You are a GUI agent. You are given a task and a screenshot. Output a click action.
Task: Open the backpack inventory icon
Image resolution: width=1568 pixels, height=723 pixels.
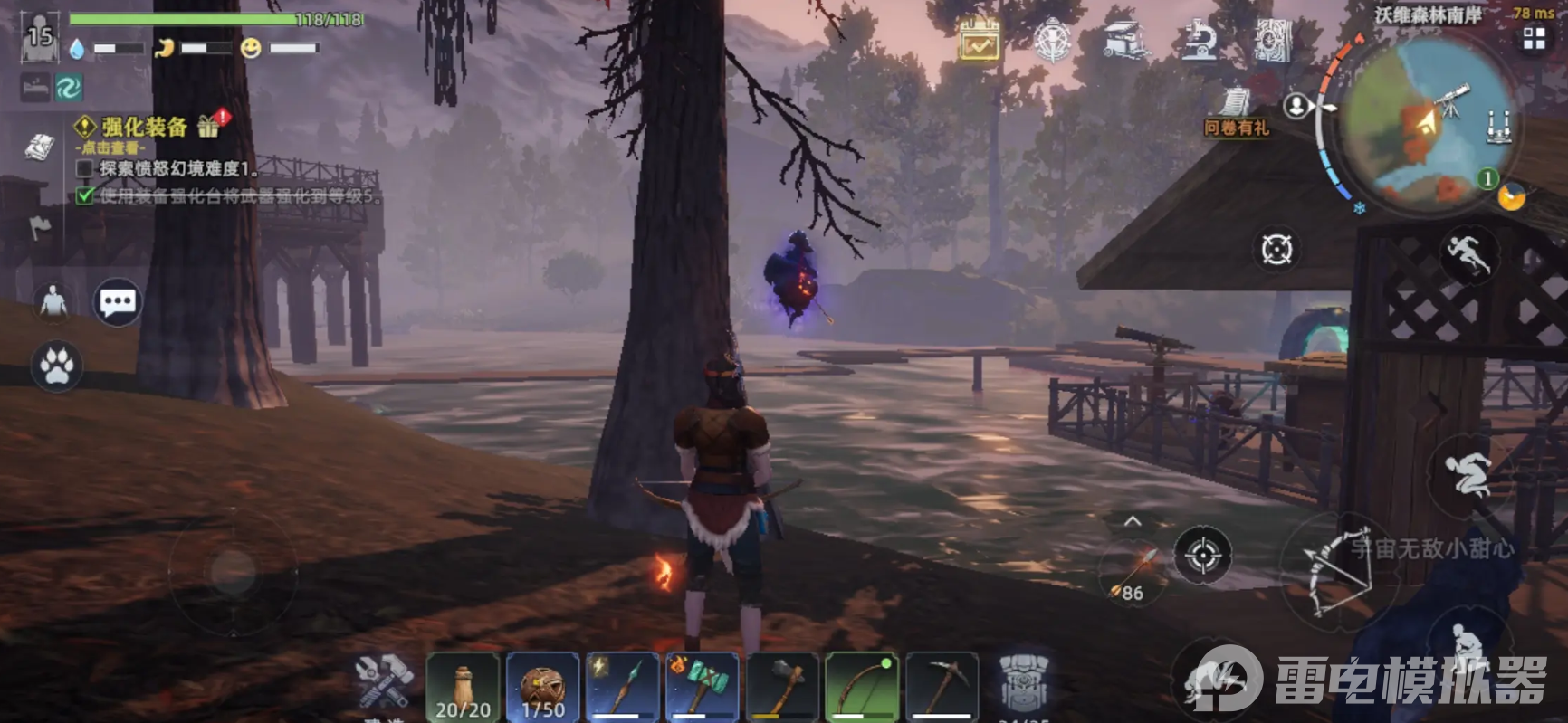(x=1023, y=685)
